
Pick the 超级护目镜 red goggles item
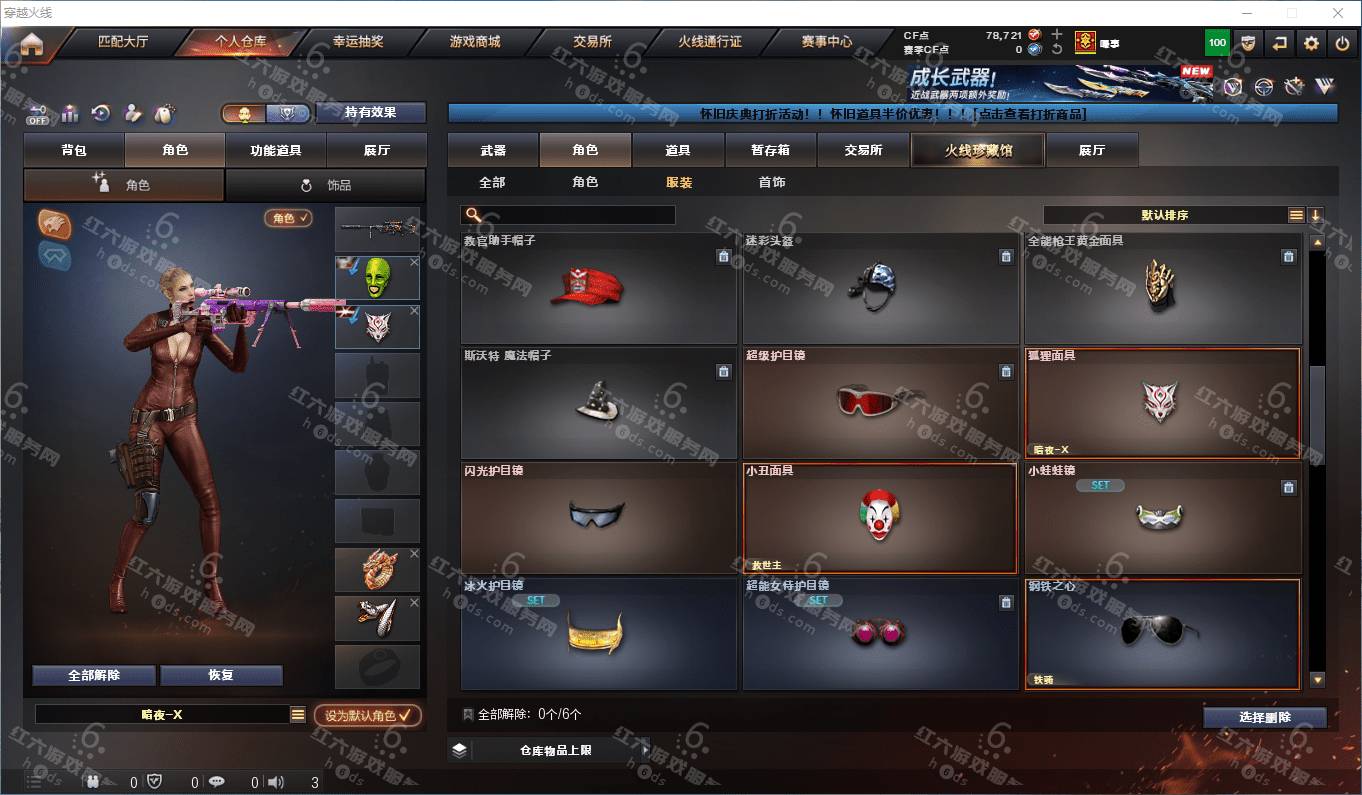[x=879, y=402]
